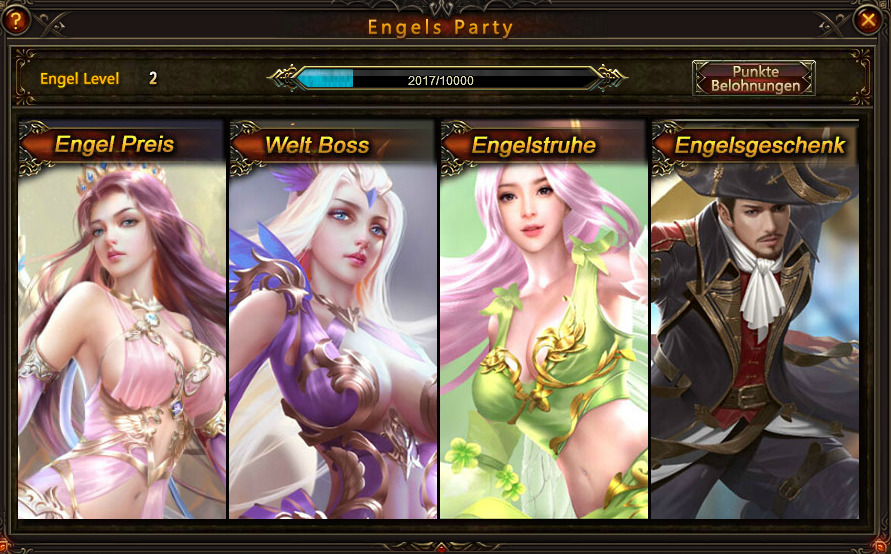Close the Engels Party window
891x554 pixels.
pyautogui.click(x=867, y=19)
